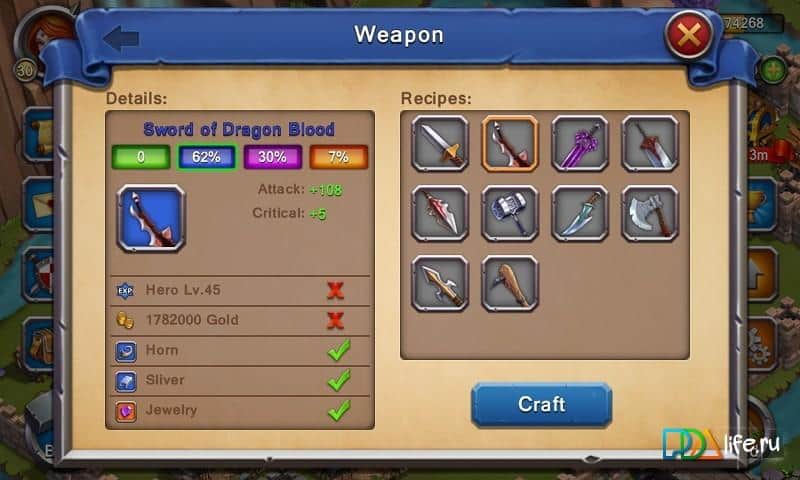The image size is (800, 480).
Task: Select the gold-hilted short sword recipe
Action: click(x=440, y=144)
